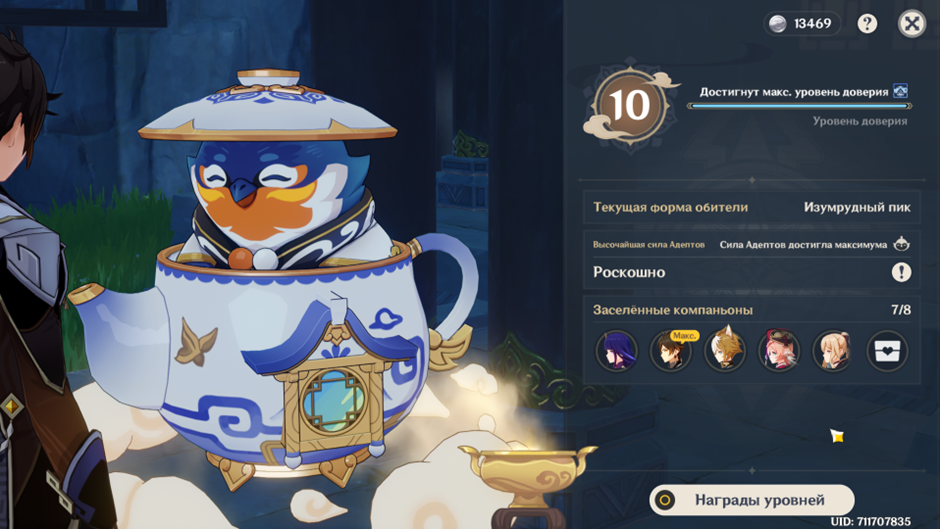
Task: Open the question mark help button
Action: tap(867, 24)
